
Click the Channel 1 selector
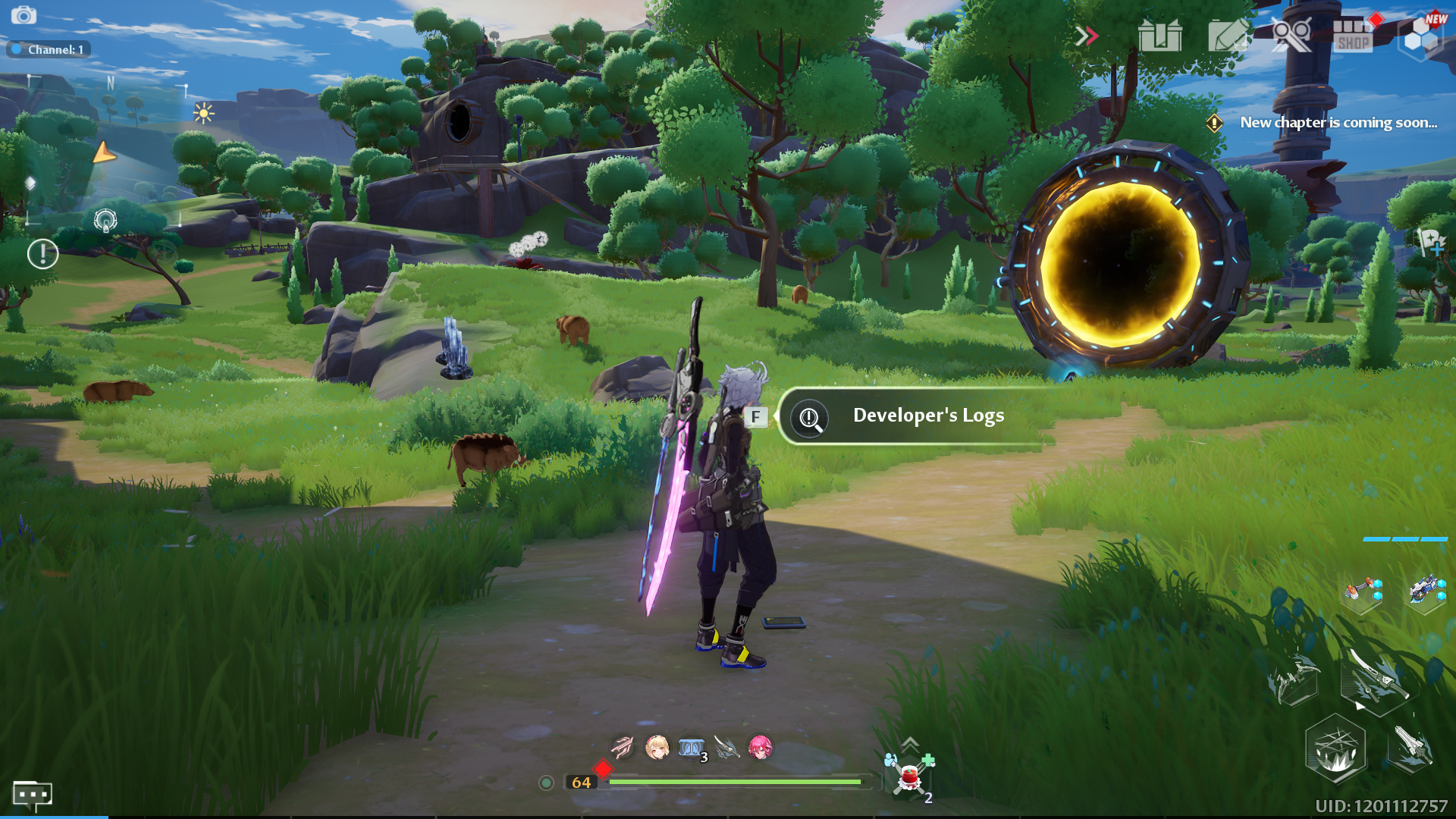coord(49,49)
